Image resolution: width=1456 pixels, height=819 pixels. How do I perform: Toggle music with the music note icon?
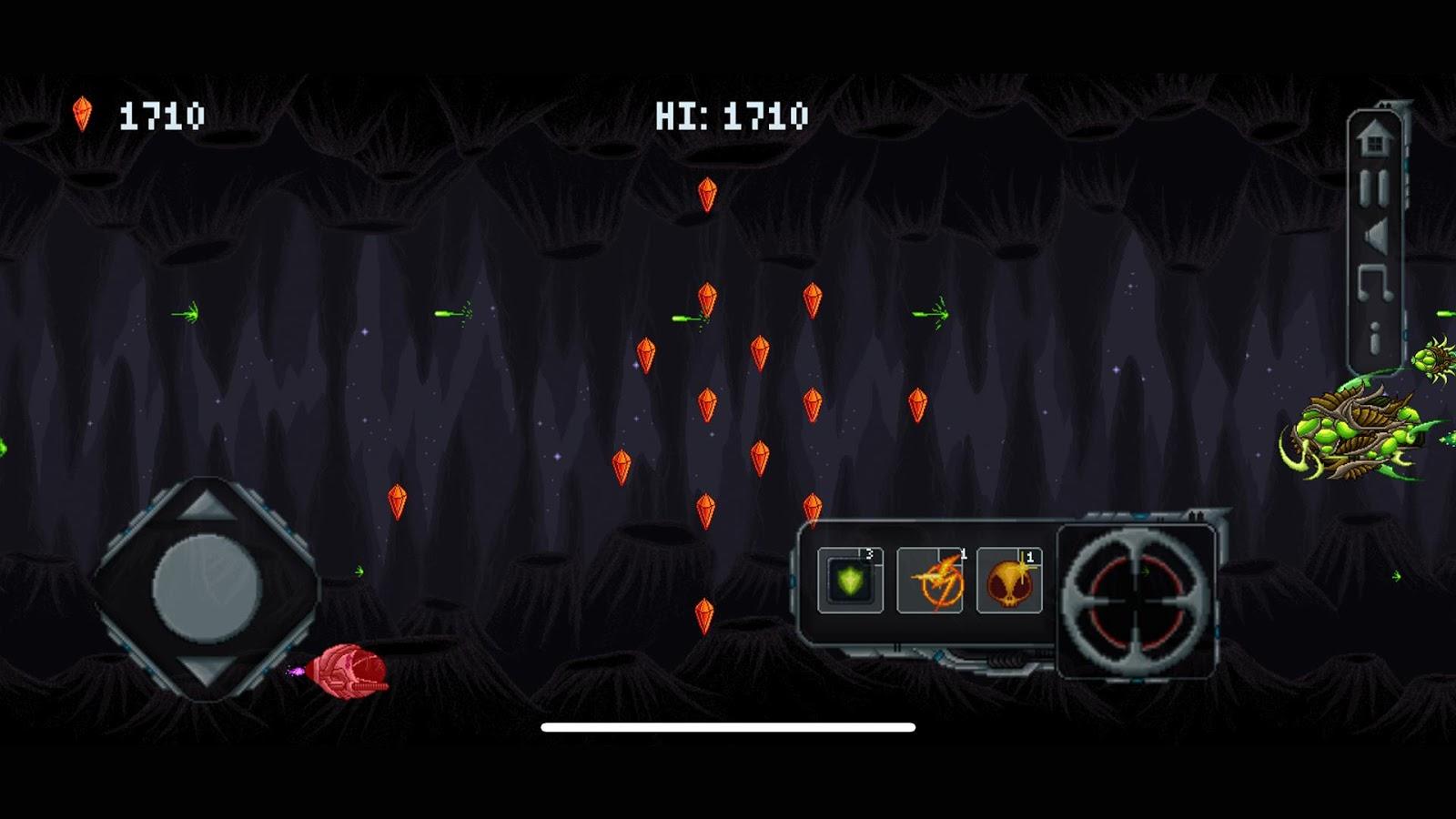1374,284
